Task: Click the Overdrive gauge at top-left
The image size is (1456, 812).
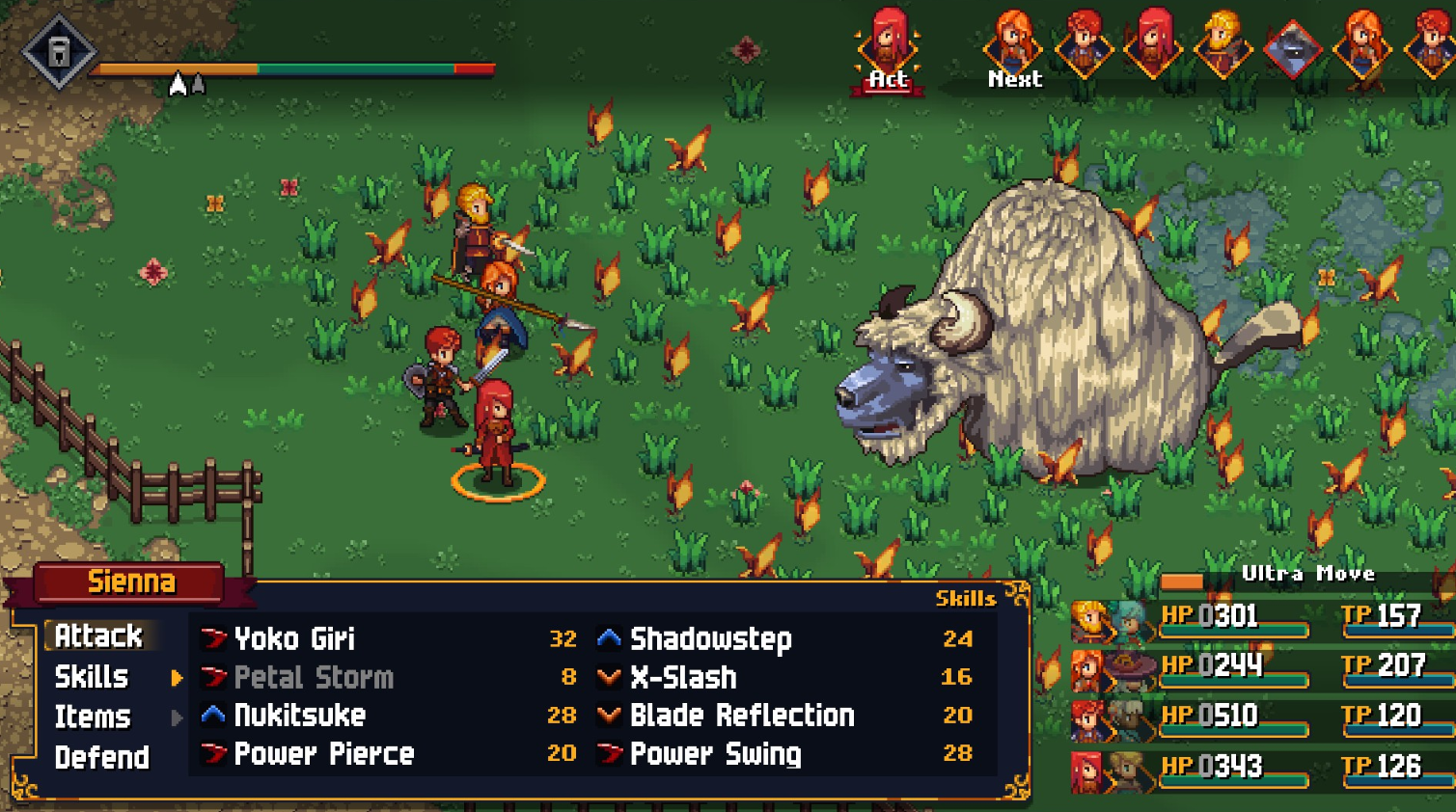Action: 289,69
